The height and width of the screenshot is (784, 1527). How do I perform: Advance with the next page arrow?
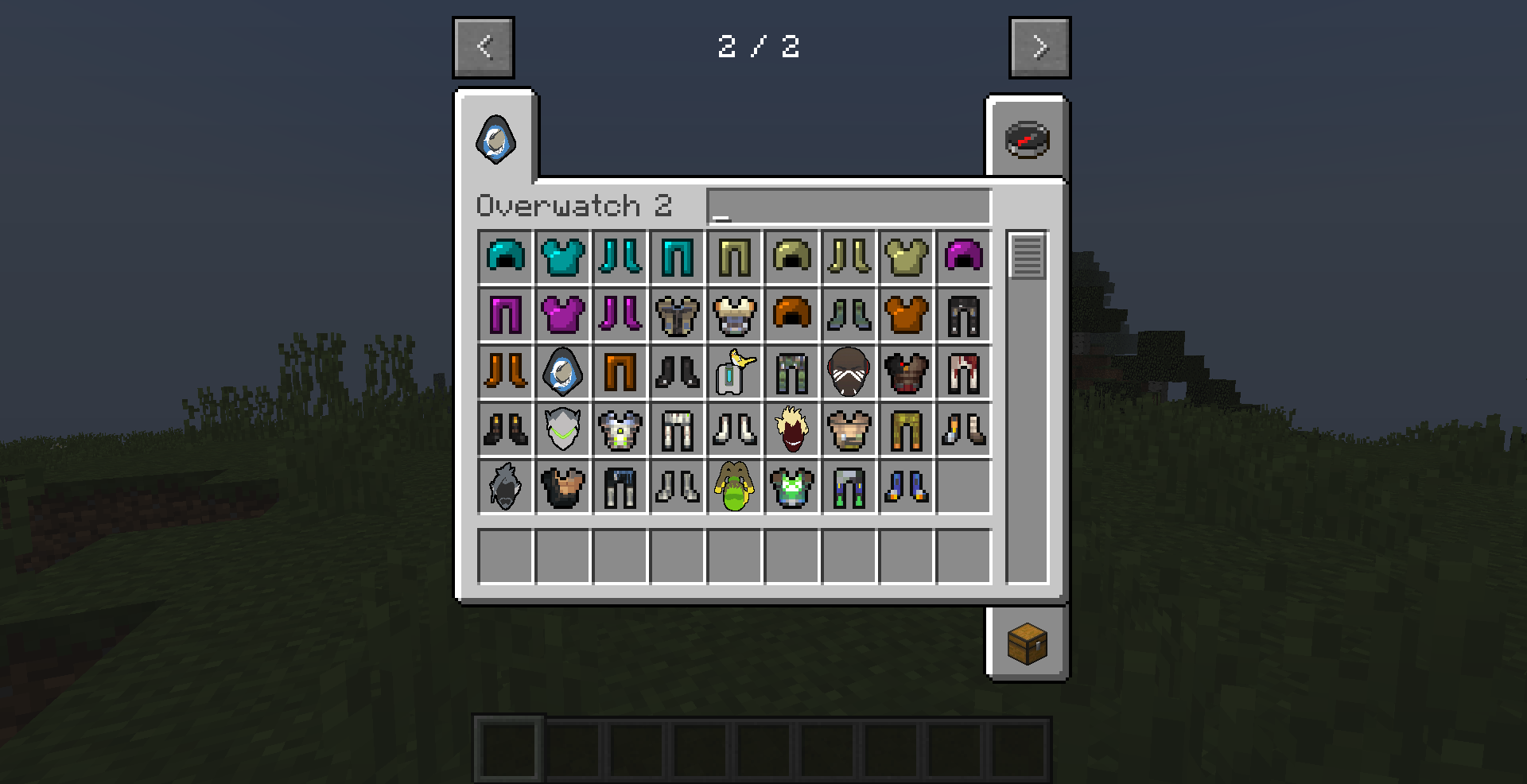[x=1039, y=47]
